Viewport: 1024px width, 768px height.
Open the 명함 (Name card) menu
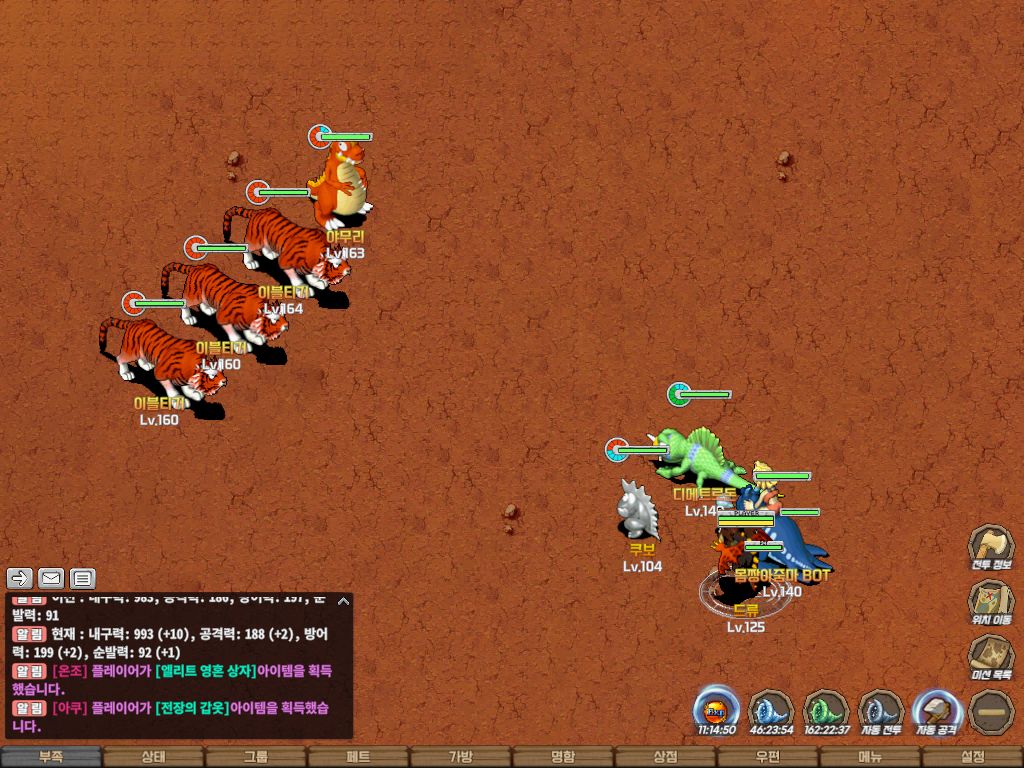[563, 757]
